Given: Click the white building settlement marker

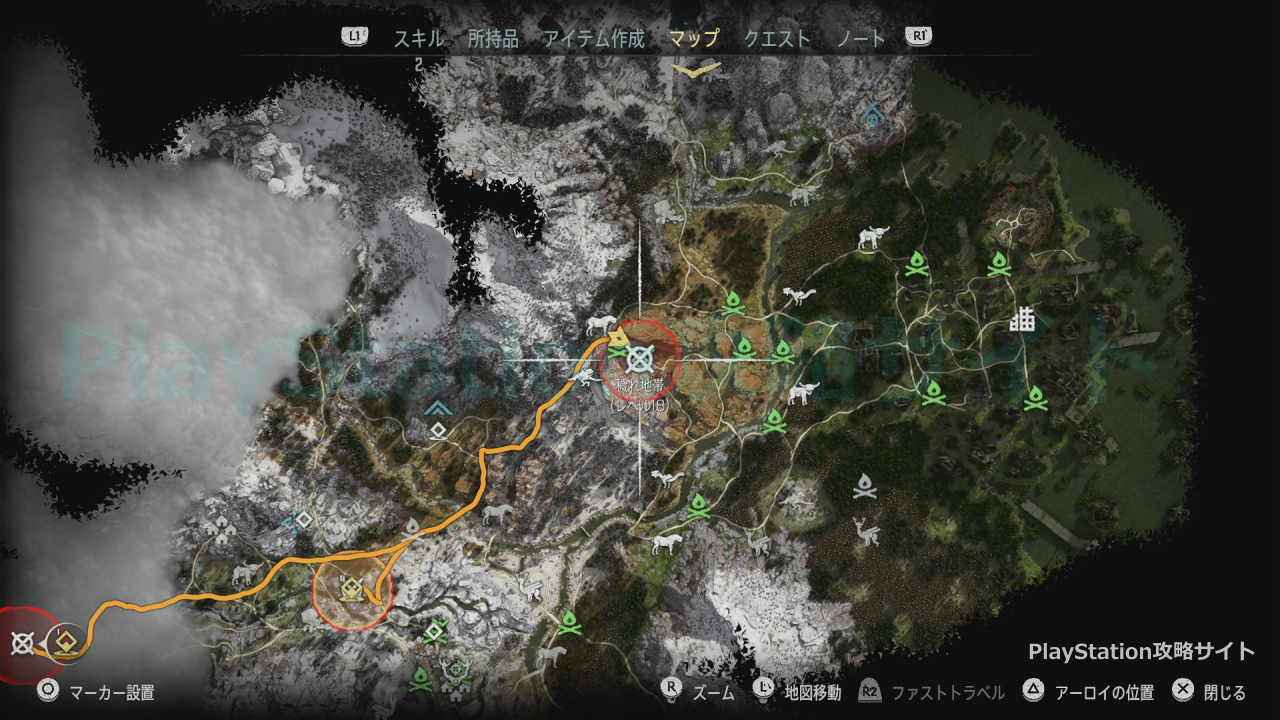Looking at the screenshot, I should point(1022,320).
